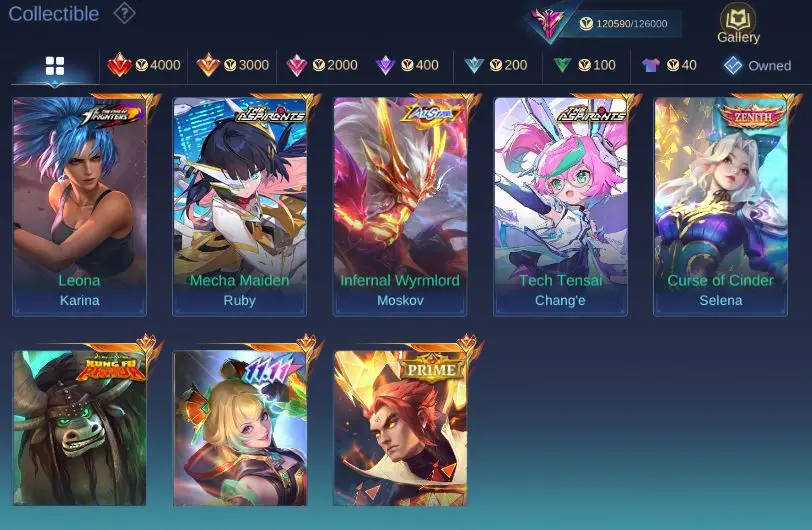Screen dimensions: 812x530
Task: Select the all-collectibles grid tab
Action: click(x=55, y=66)
